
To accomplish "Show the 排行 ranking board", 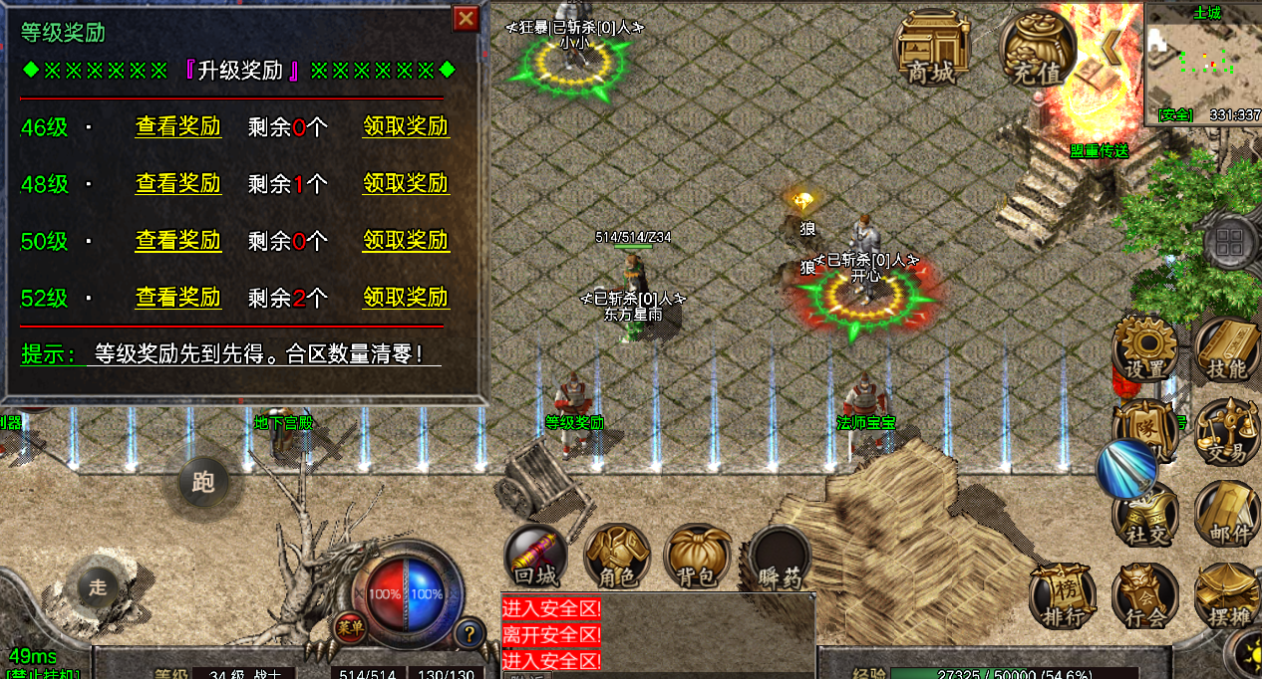I will [1062, 596].
